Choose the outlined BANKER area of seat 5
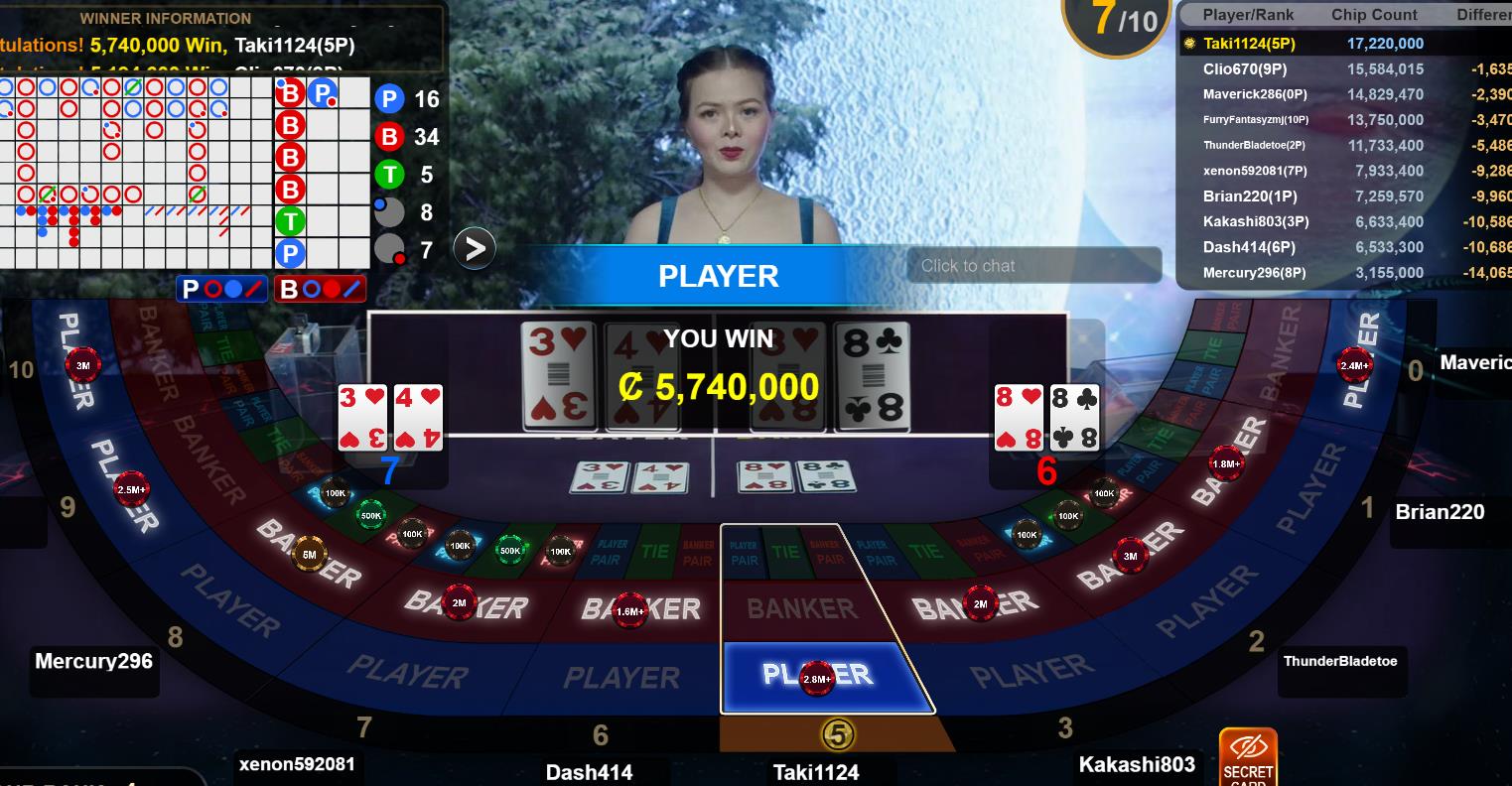Screen dimensions: 1512x786 801,608
